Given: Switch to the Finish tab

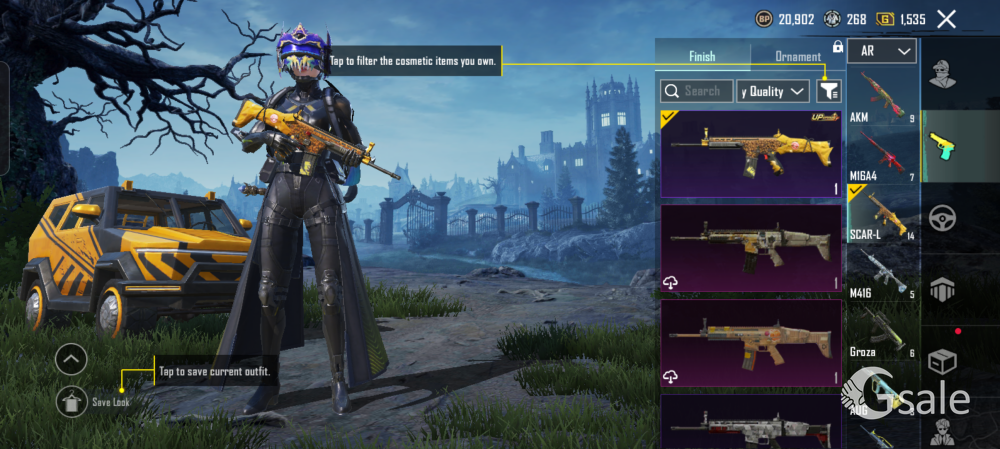Looking at the screenshot, I should click(702, 56).
